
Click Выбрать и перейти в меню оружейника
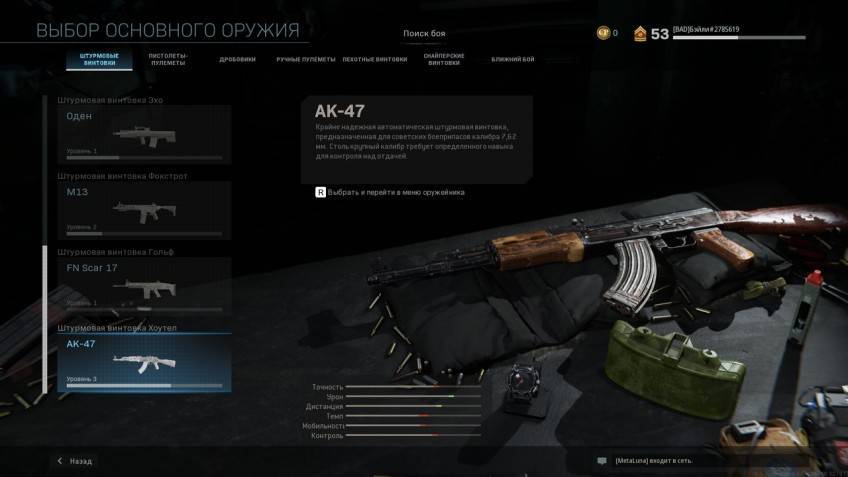pos(389,192)
